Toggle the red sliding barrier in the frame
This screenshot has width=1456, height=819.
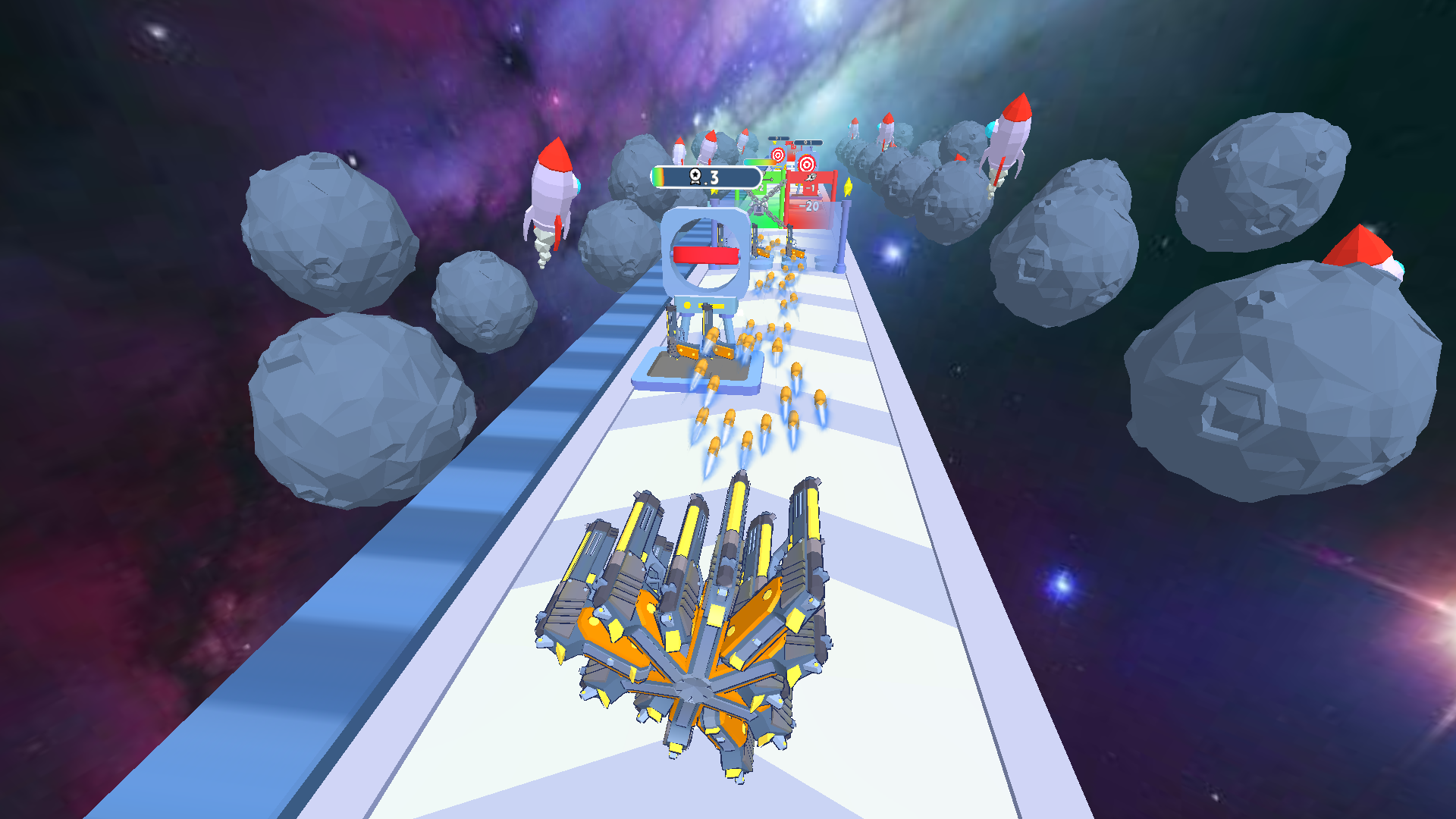coord(704,255)
